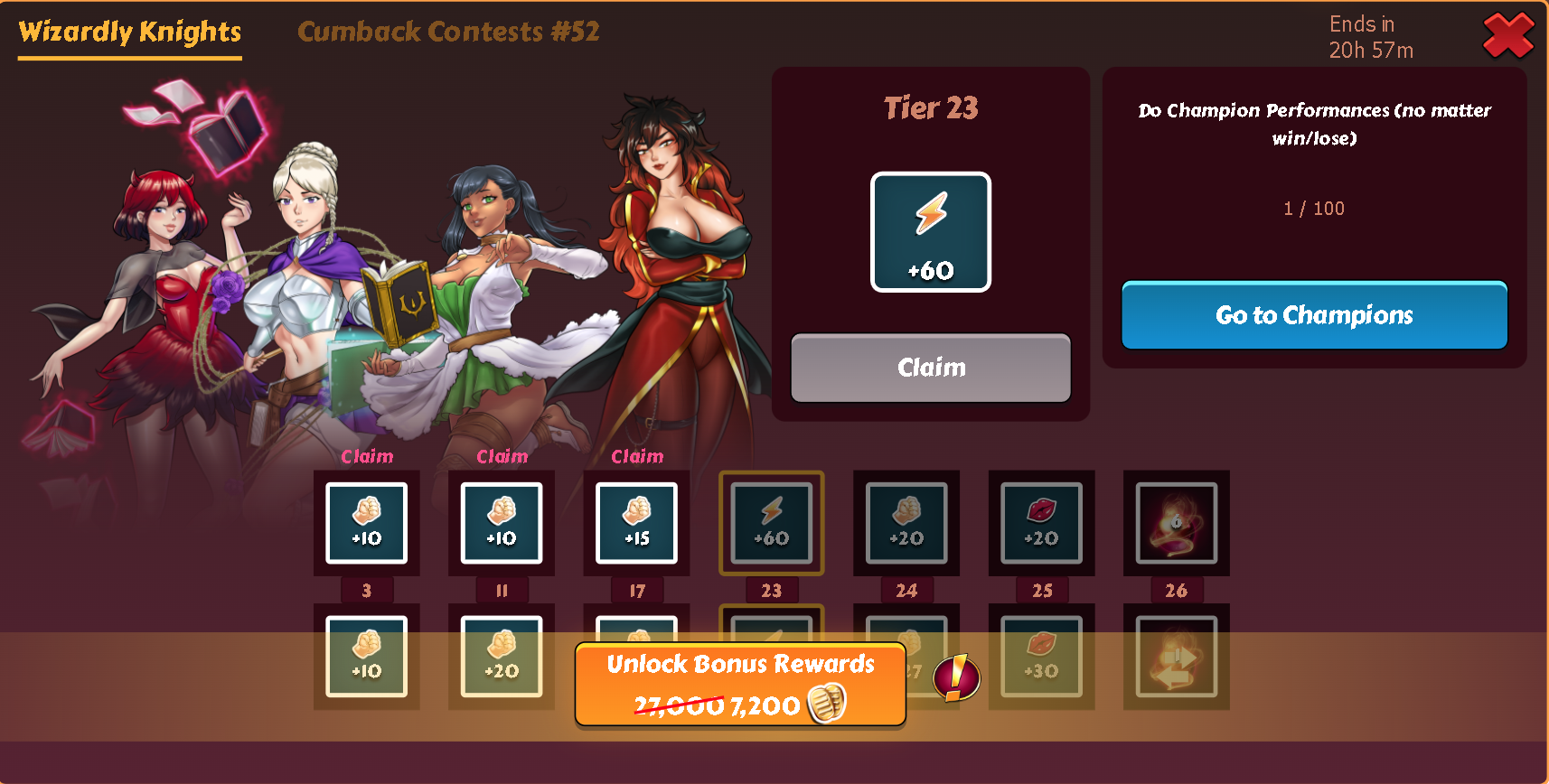The width and height of the screenshot is (1549, 784).
Task: Claim the tier 17 +15 fist reward
Action: (636, 522)
